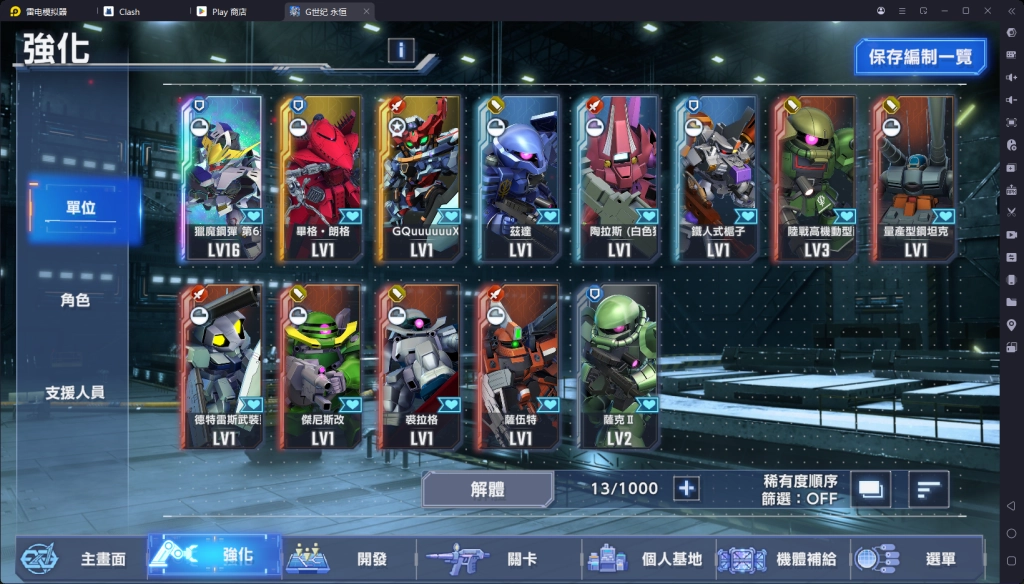Choose the 傑尼斯改 unit card

[x=321, y=366]
